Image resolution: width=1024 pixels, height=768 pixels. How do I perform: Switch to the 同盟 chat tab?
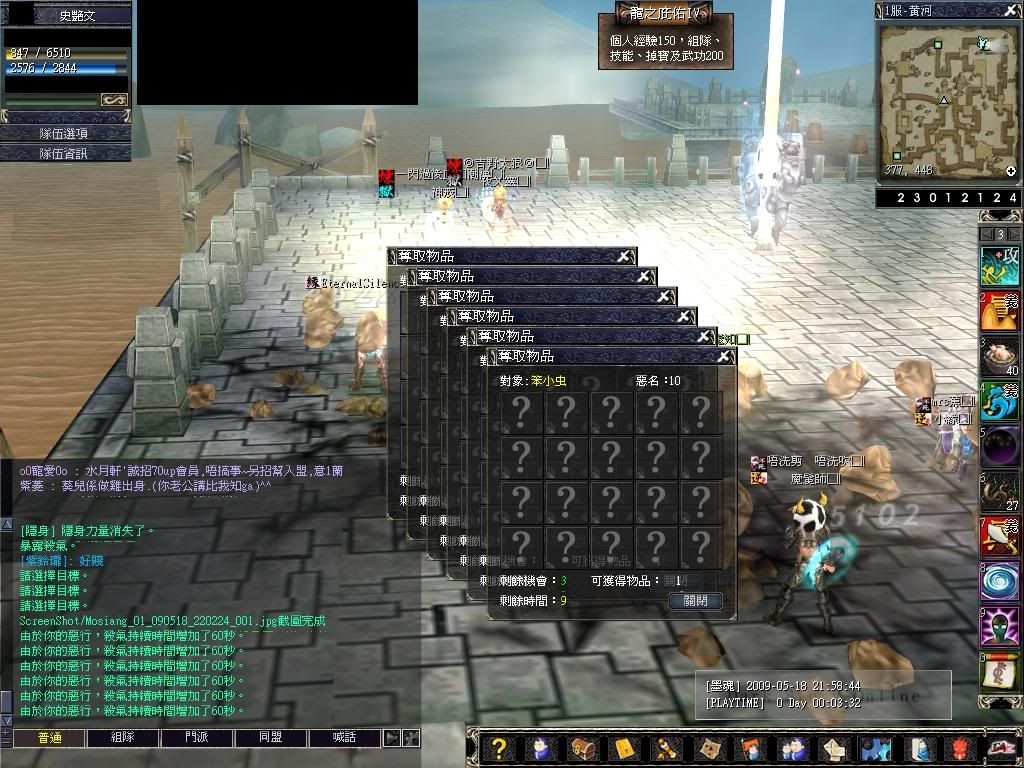pyautogui.click(x=270, y=738)
